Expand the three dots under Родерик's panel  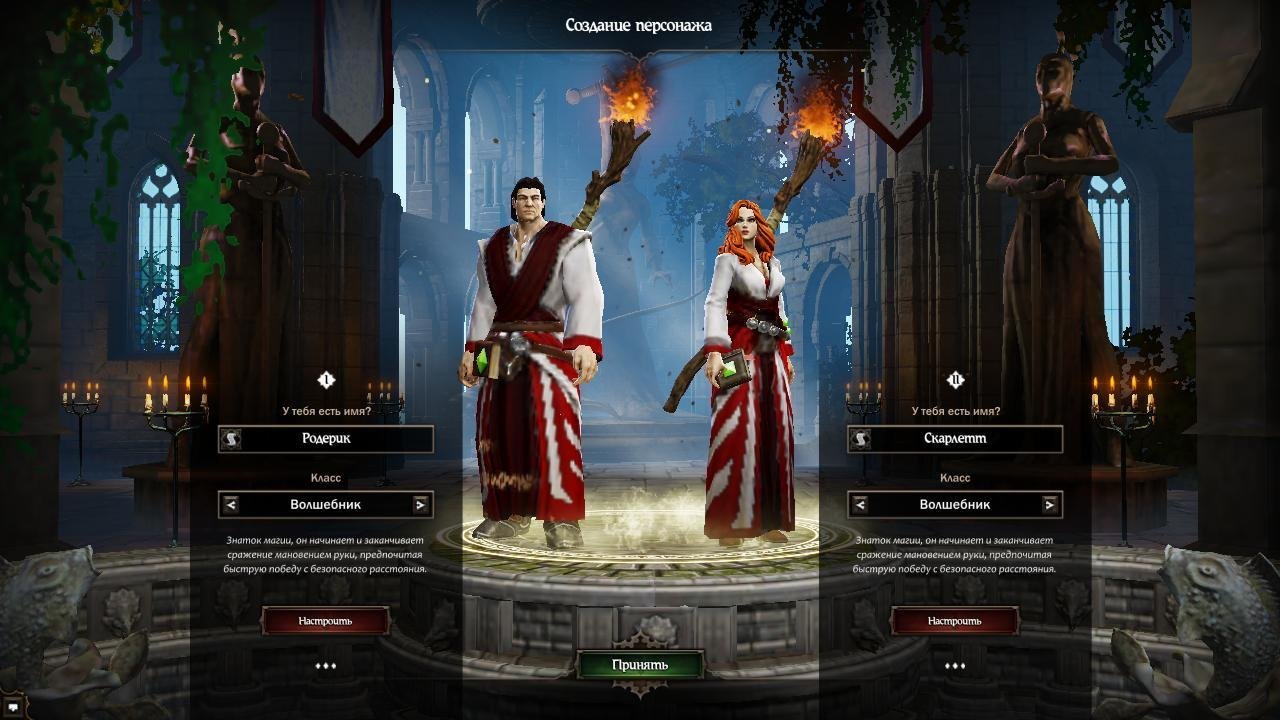pos(325,666)
